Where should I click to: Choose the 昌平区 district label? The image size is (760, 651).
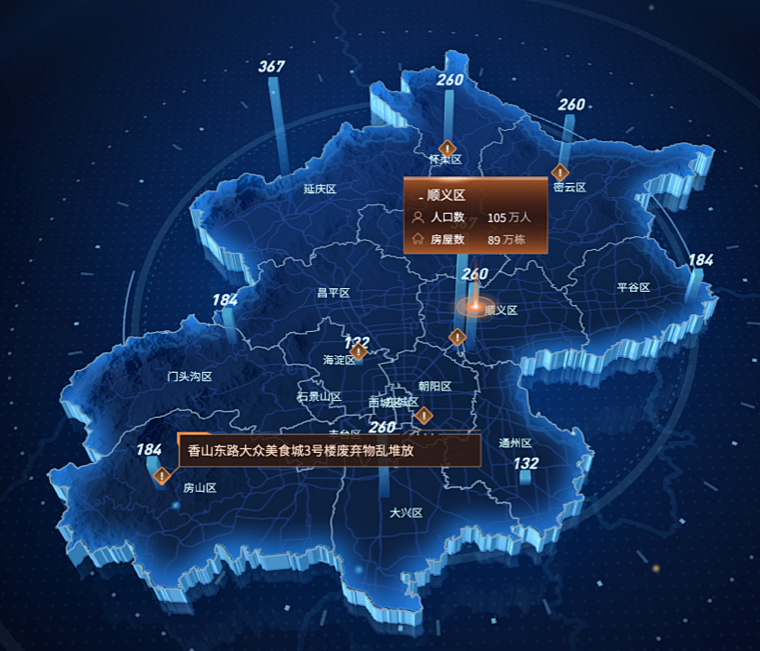[333, 293]
